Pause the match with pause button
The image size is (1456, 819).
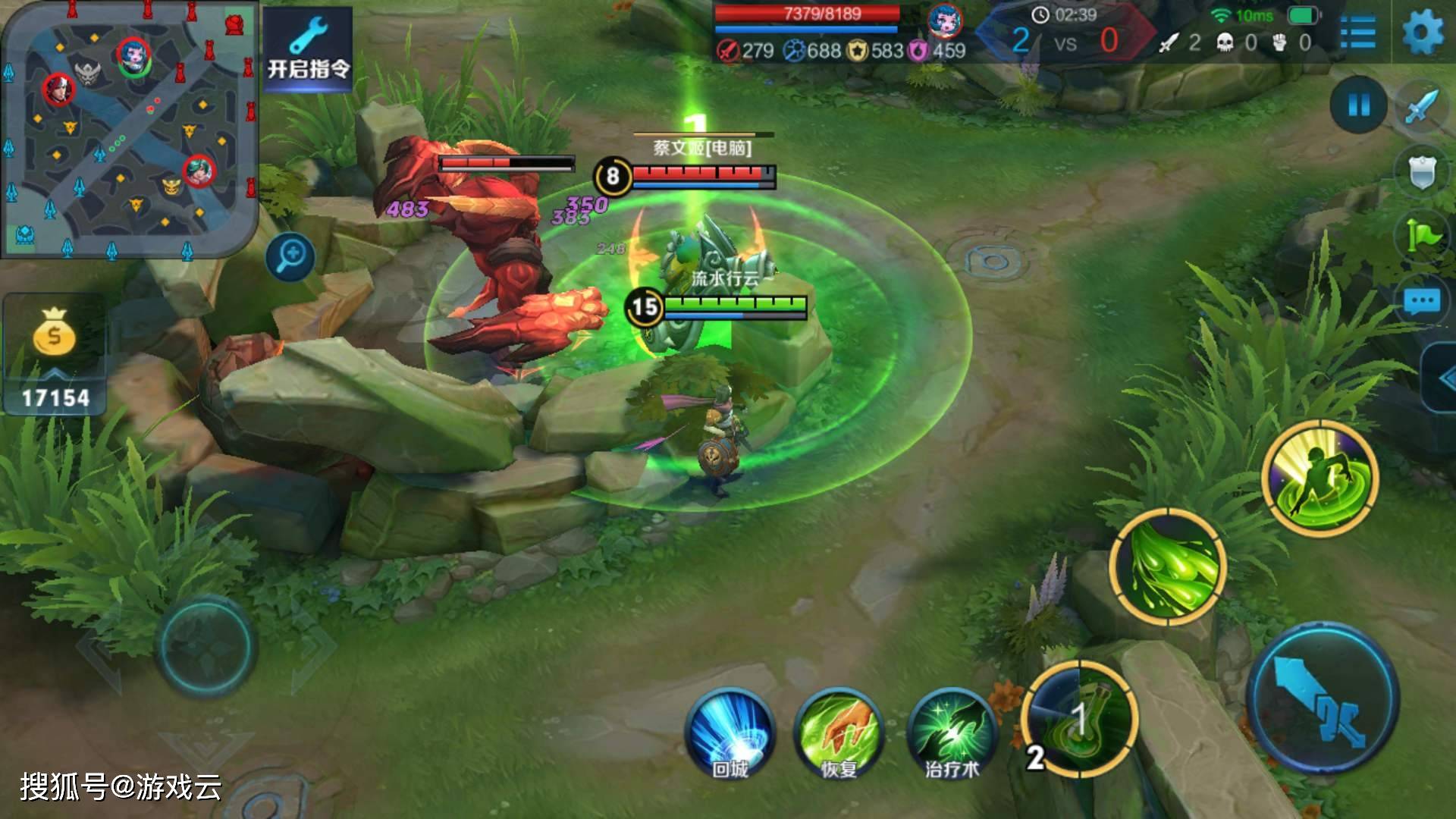point(1359,105)
